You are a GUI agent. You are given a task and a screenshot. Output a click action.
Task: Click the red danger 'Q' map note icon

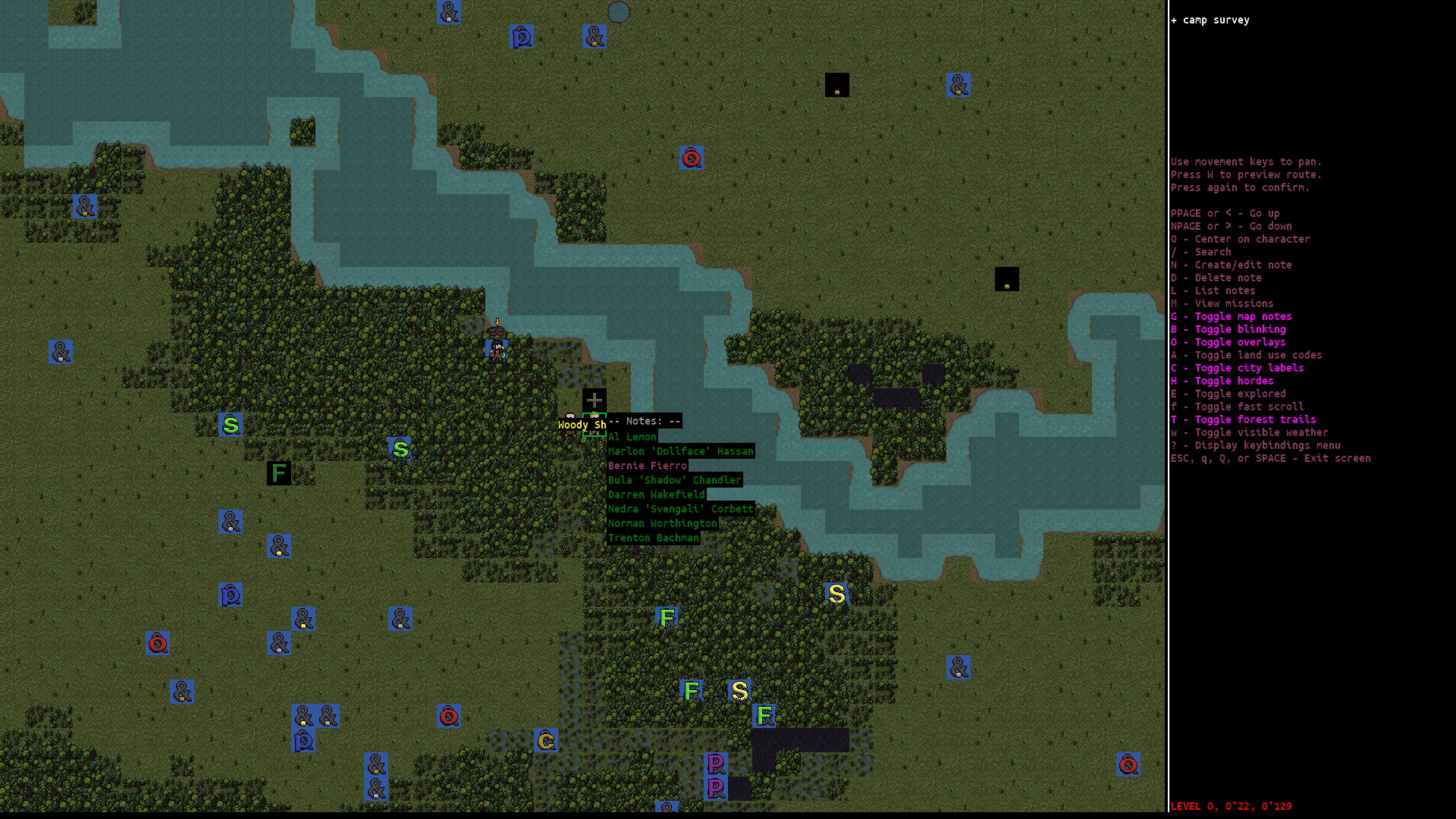coord(690,158)
